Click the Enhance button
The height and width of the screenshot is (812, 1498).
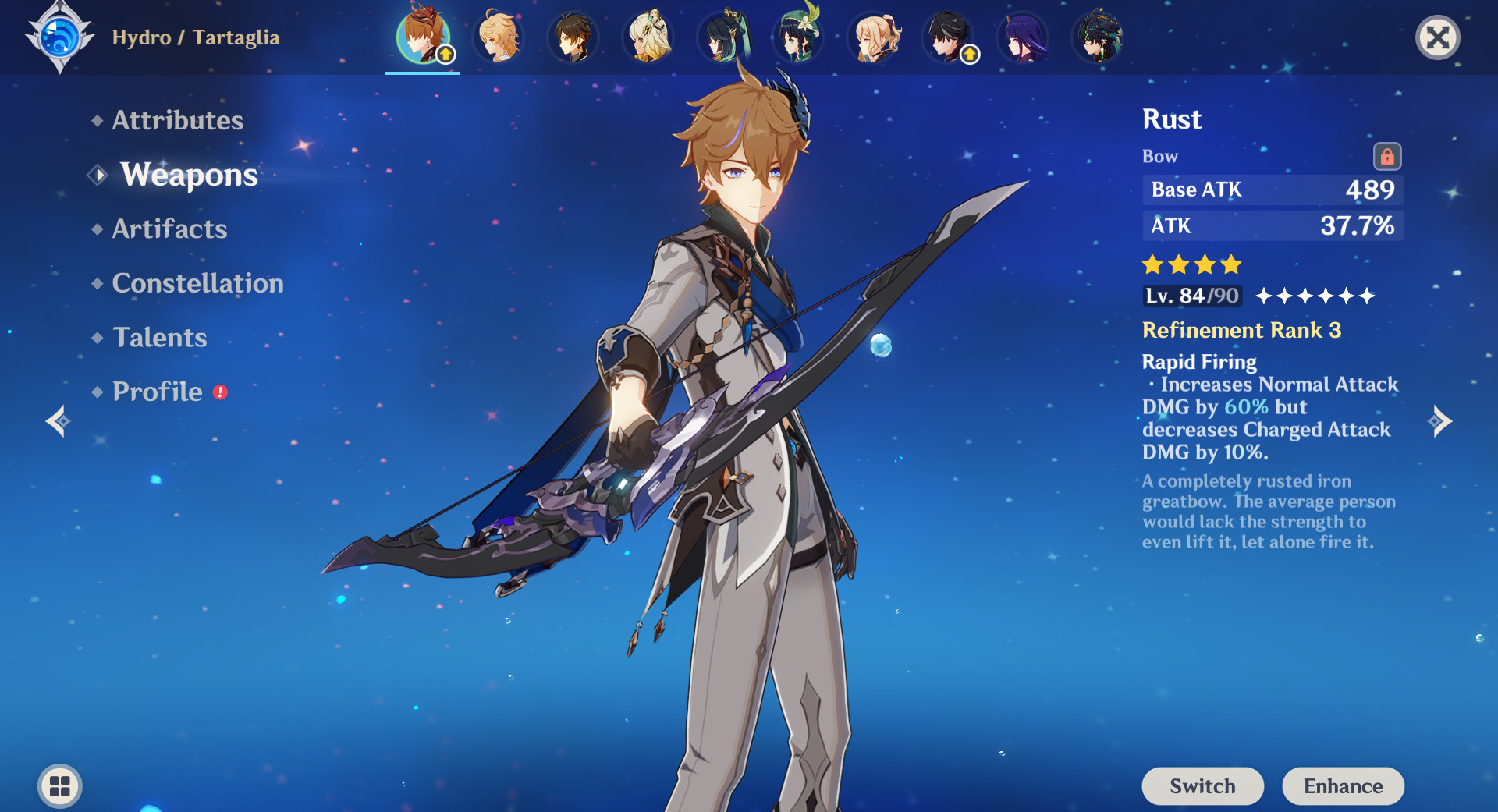point(1343,786)
